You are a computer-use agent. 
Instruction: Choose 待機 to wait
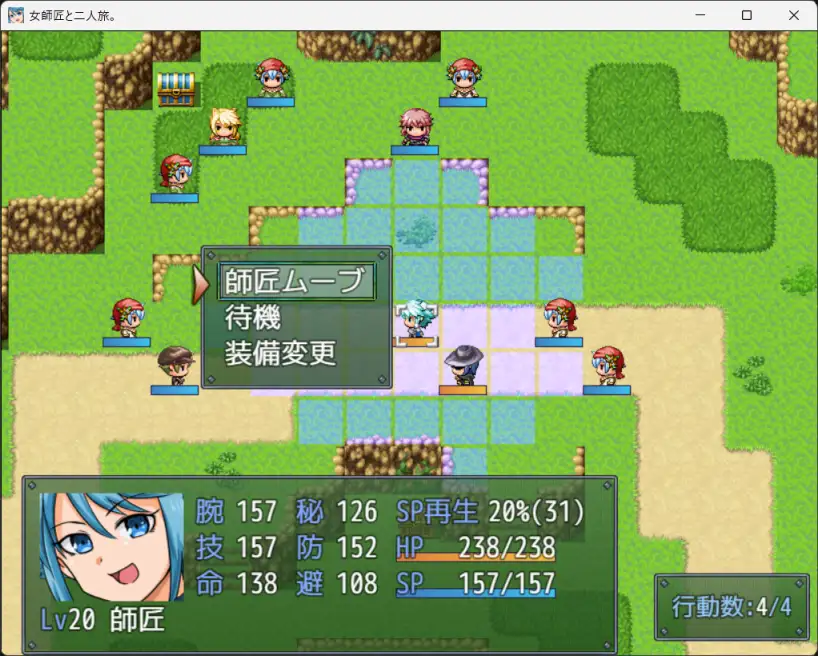pyautogui.click(x=253, y=318)
